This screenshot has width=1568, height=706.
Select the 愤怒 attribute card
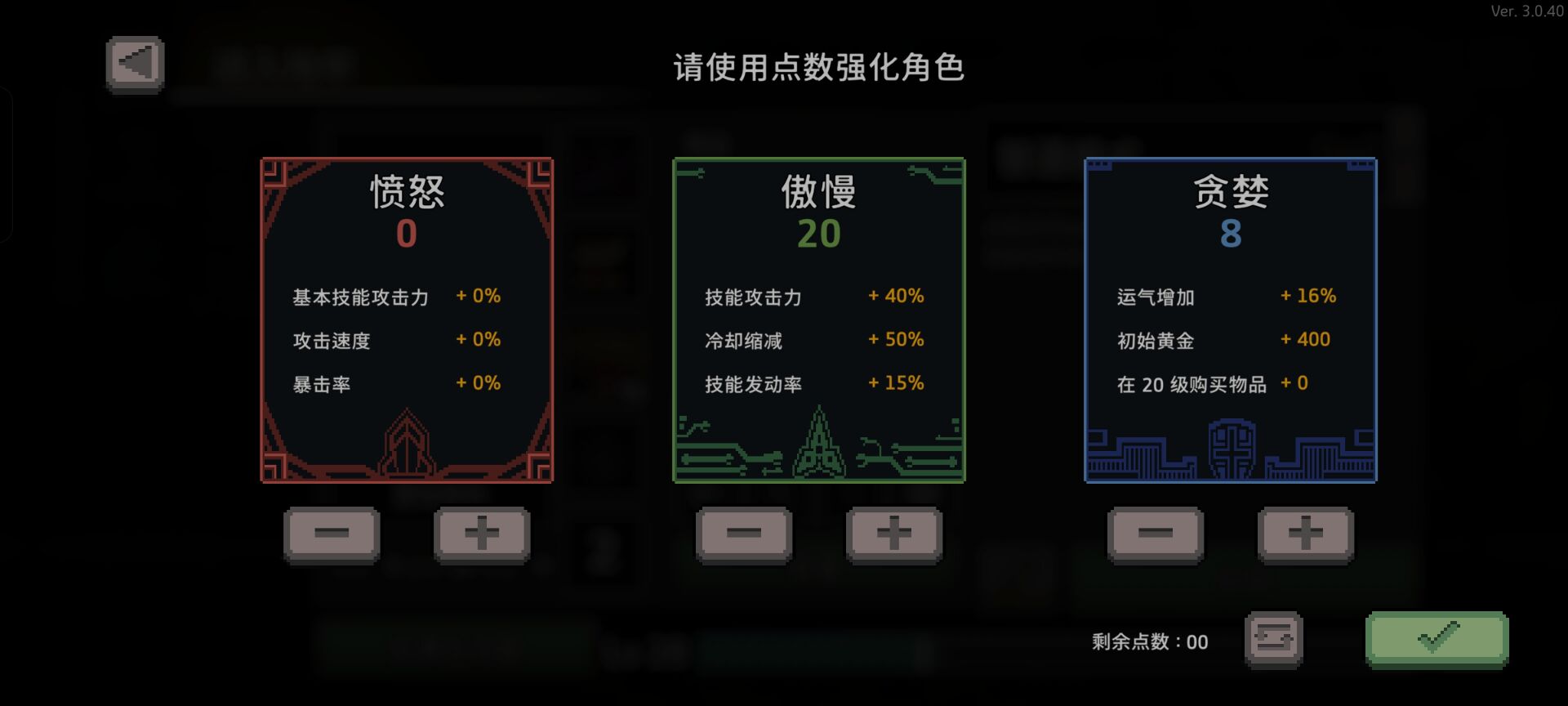(406, 319)
